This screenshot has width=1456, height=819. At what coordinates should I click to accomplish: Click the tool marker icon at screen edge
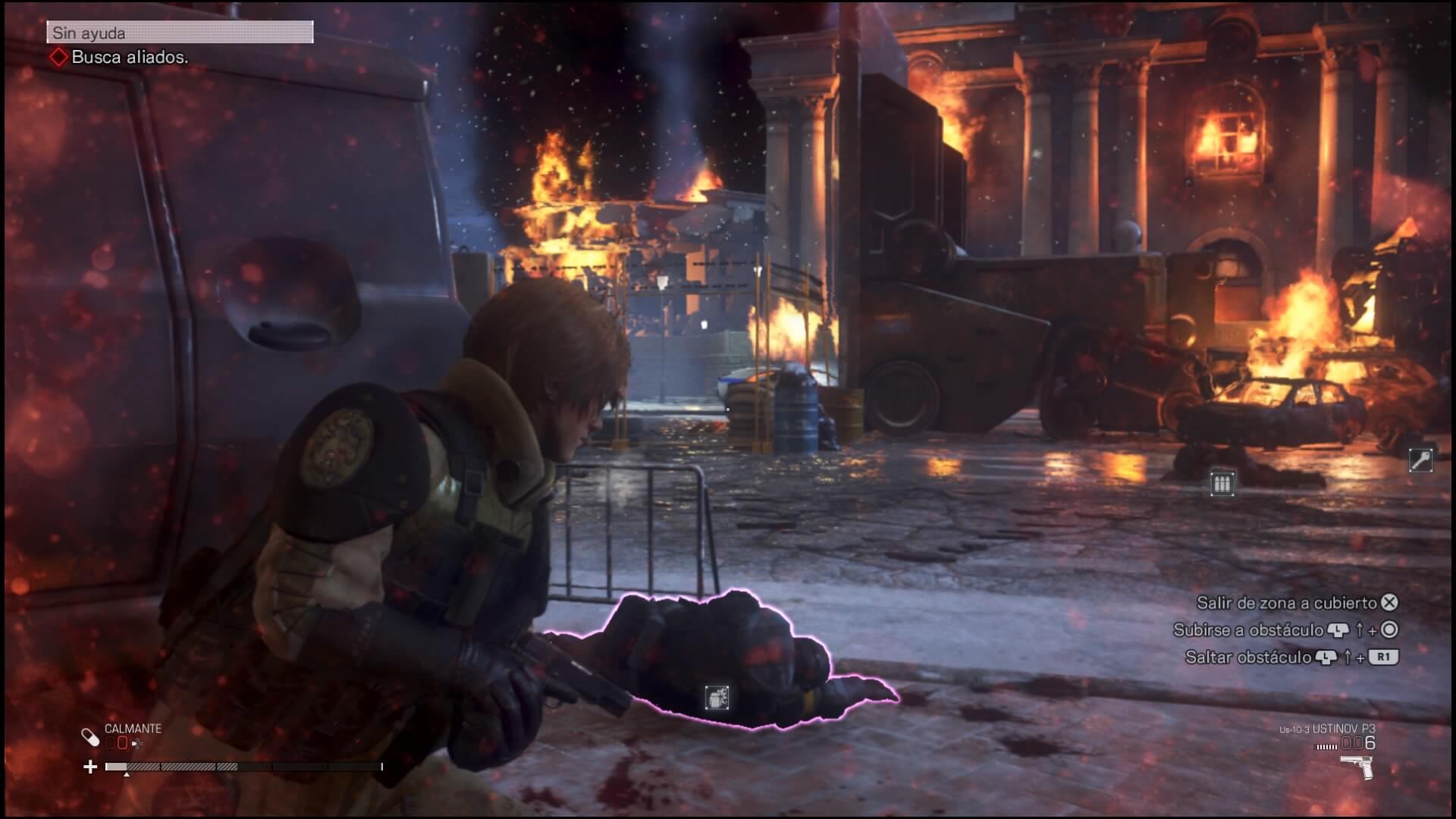tap(1420, 460)
